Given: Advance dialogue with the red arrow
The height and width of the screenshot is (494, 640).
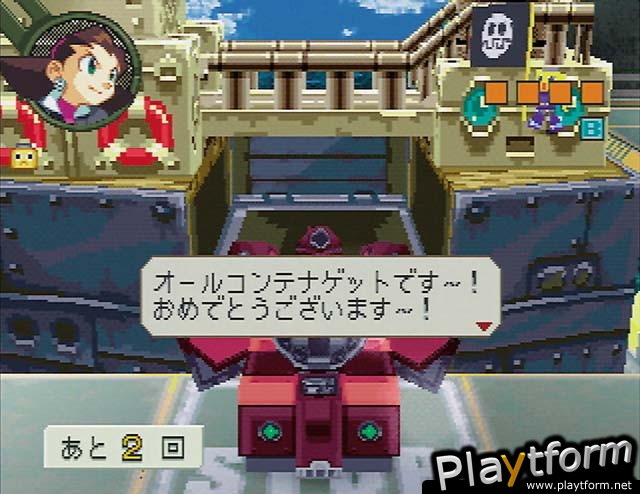Looking at the screenshot, I should pyautogui.click(x=484, y=326).
